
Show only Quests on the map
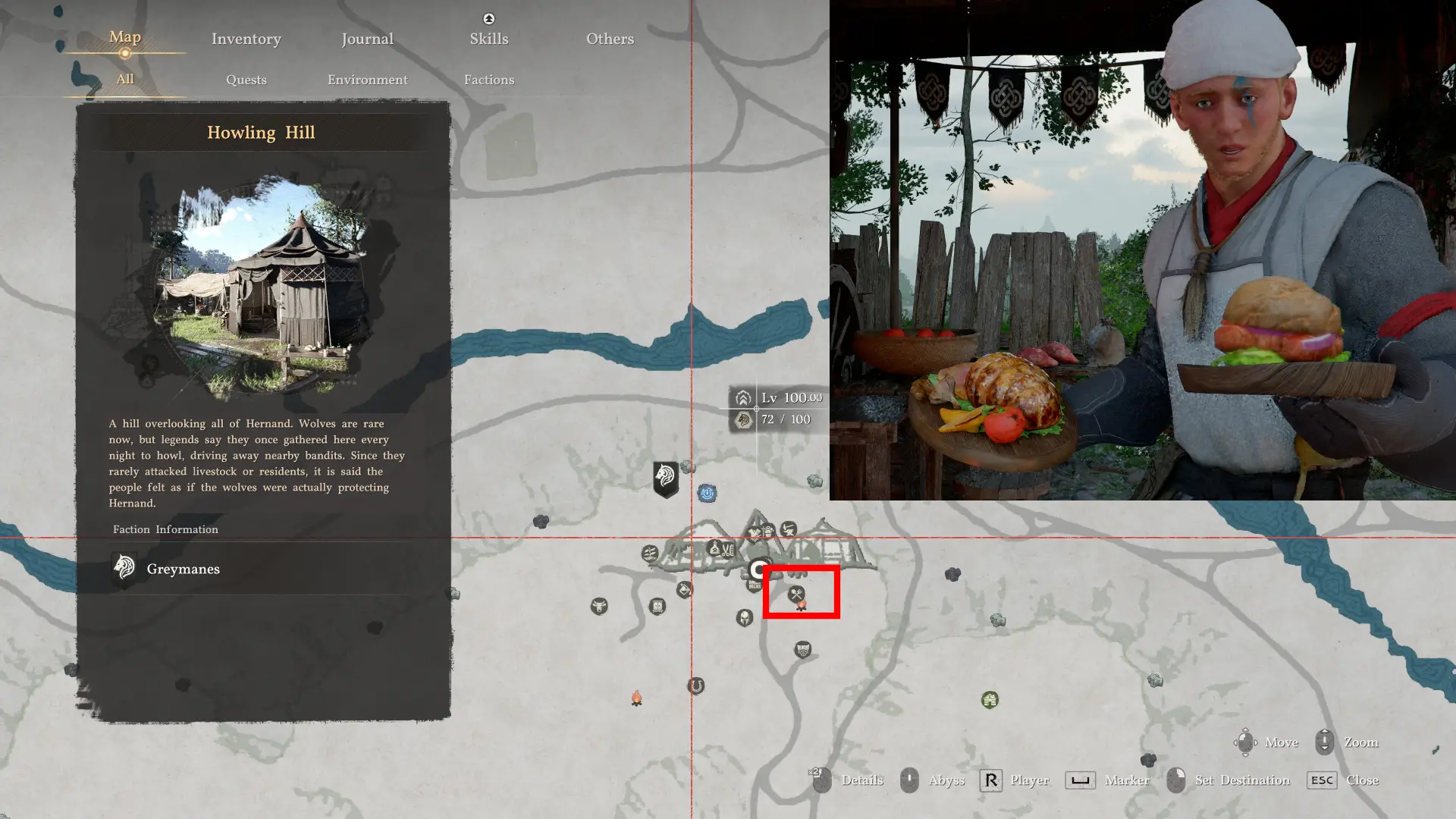(246, 80)
